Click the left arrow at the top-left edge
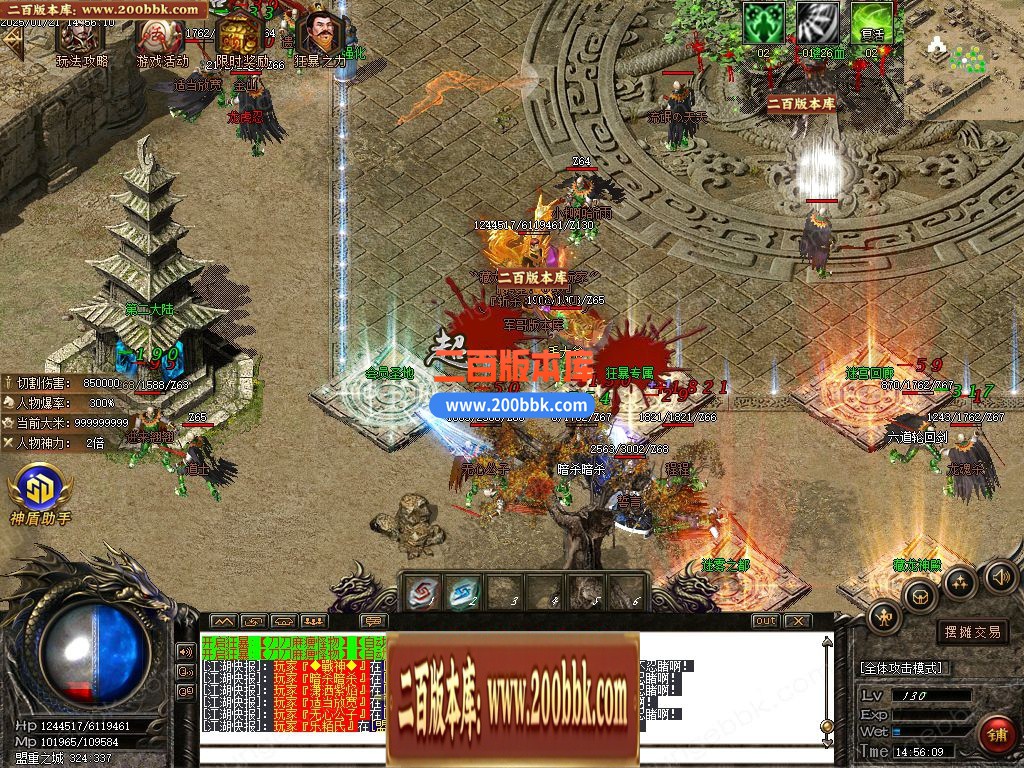 [12, 40]
